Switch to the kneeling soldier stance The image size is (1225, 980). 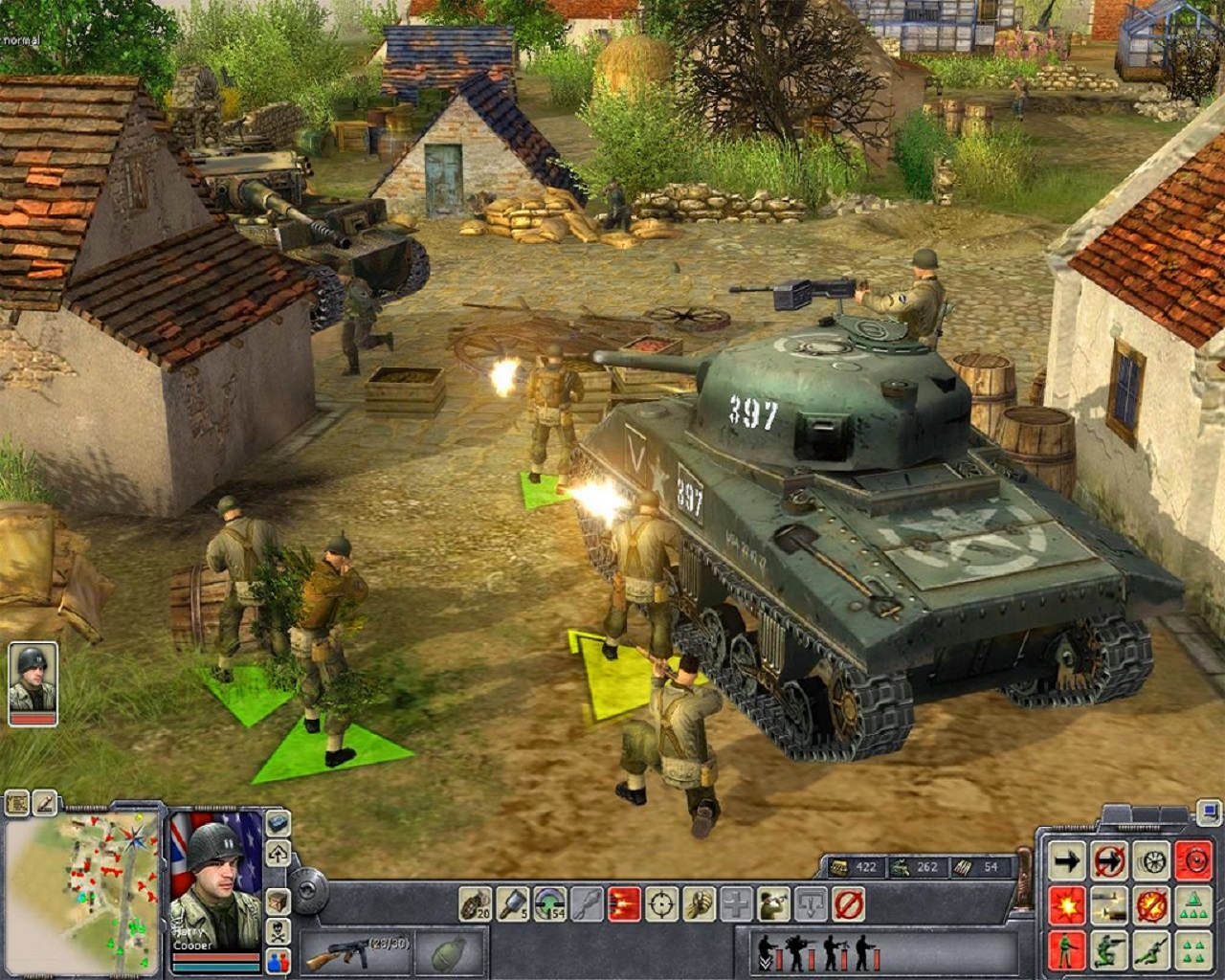1109,949
